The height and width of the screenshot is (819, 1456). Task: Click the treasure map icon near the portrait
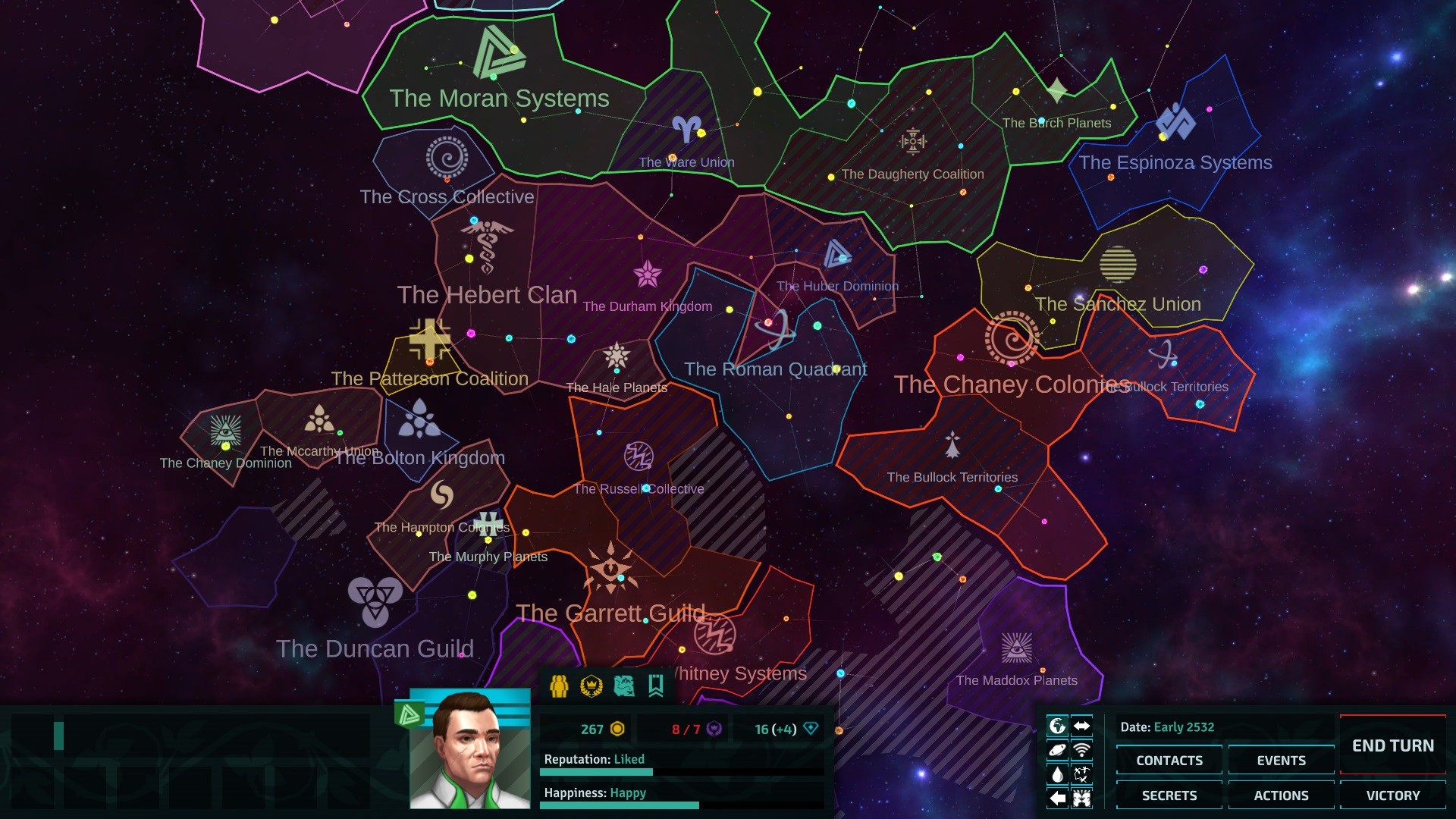[x=623, y=687]
